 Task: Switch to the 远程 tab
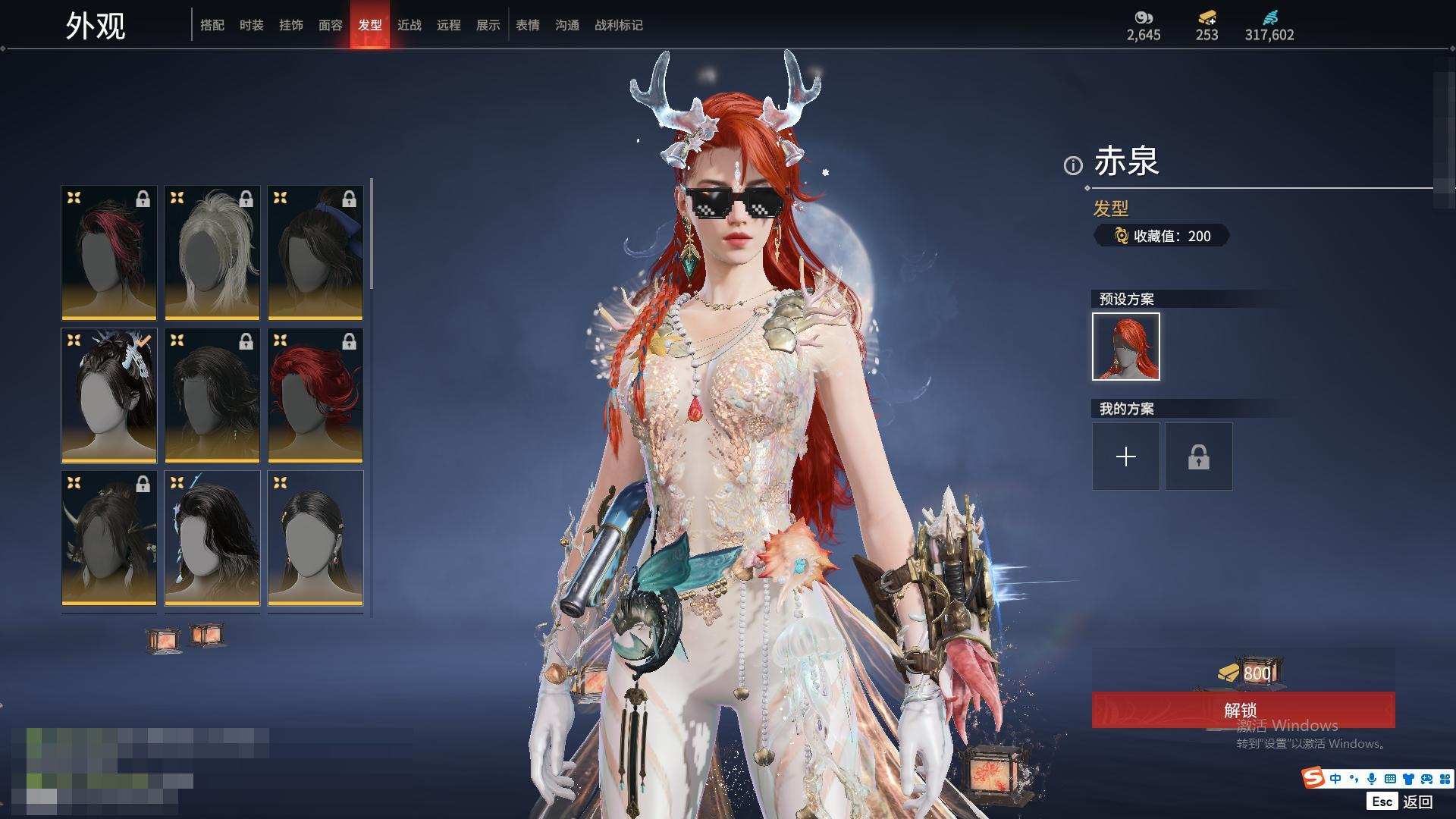click(x=448, y=25)
